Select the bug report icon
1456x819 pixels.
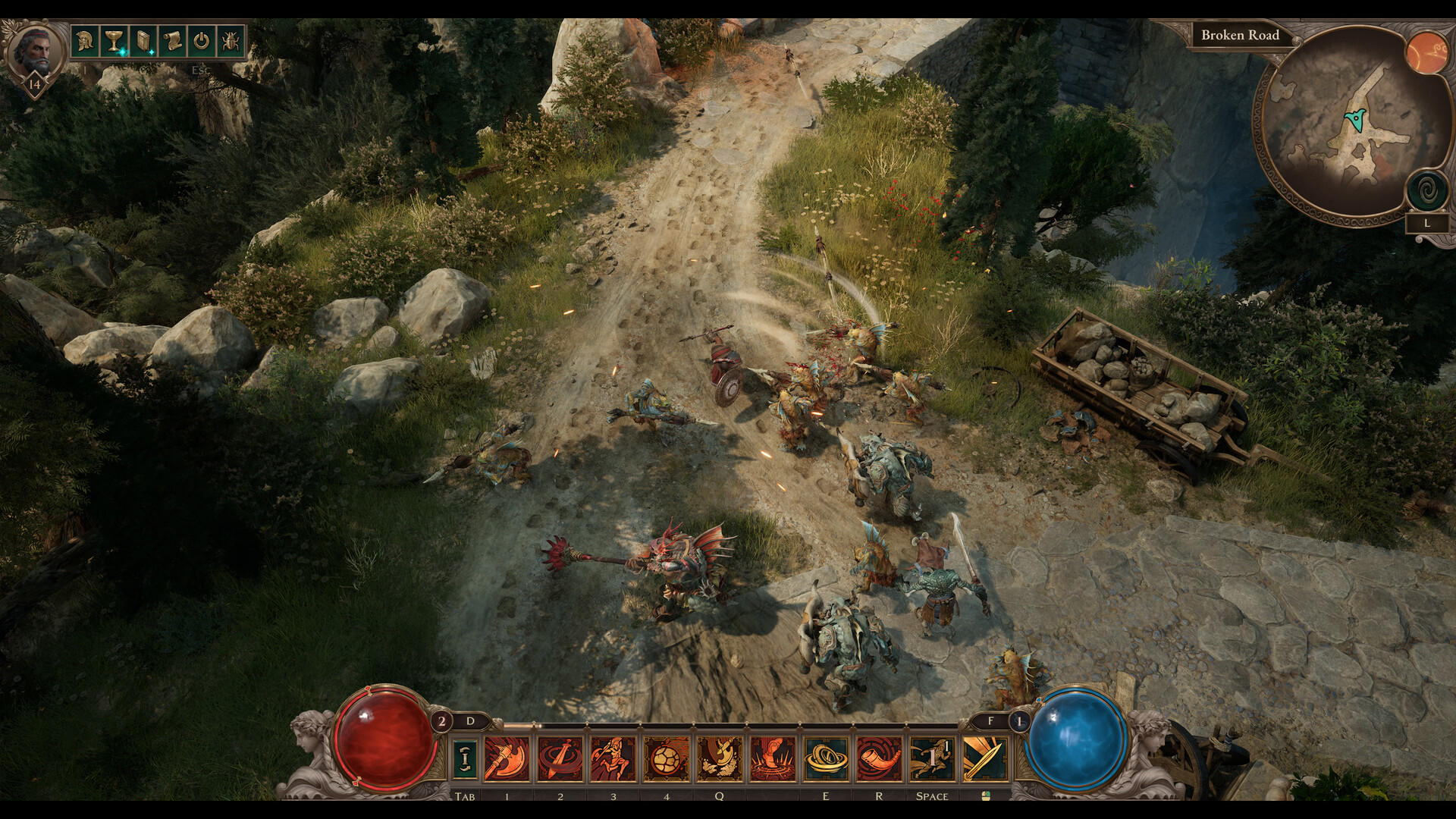coord(233,42)
